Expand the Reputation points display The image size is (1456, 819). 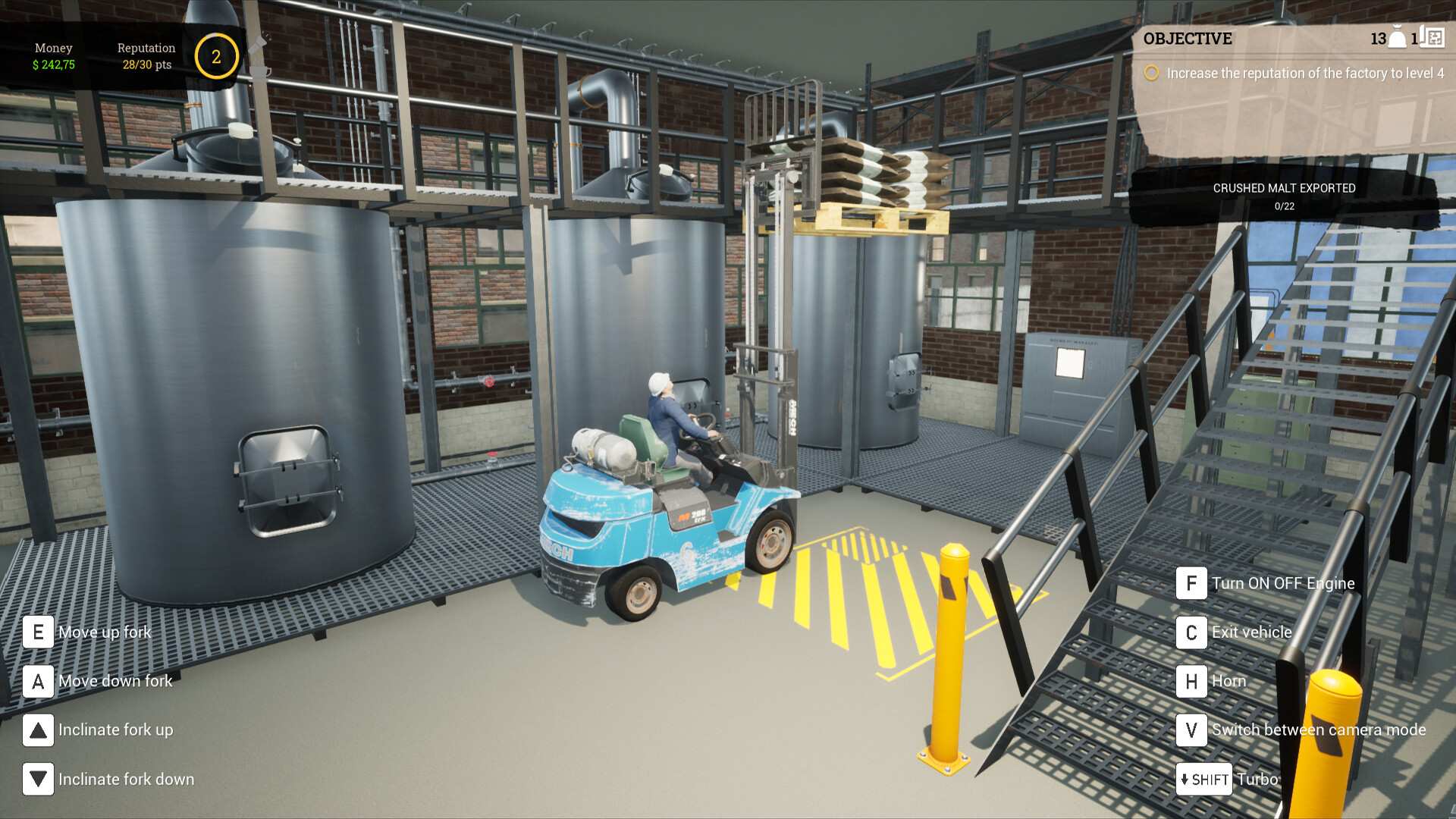point(146,56)
